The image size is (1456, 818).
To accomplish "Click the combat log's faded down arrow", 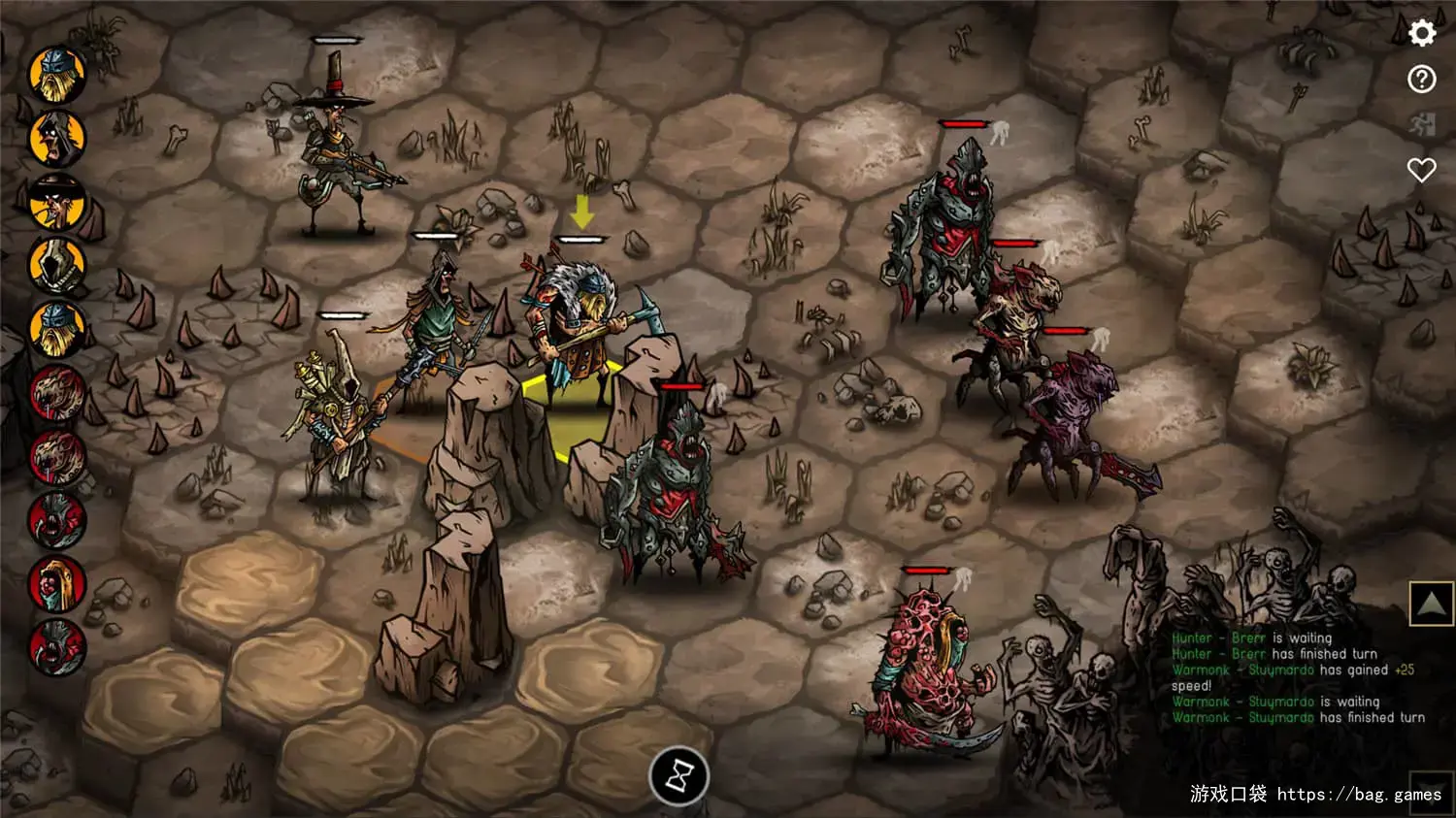I will [x=1431, y=791].
